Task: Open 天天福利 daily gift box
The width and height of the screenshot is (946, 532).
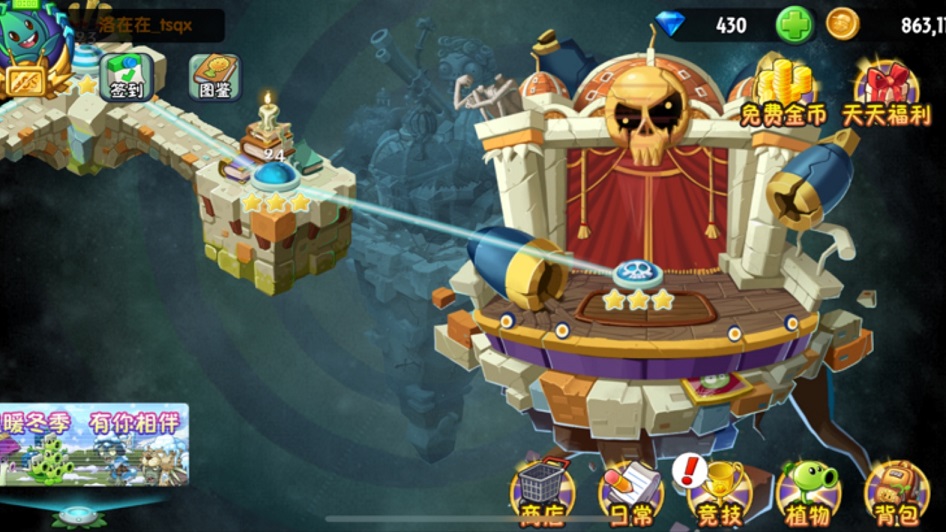Action: pyautogui.click(x=888, y=92)
